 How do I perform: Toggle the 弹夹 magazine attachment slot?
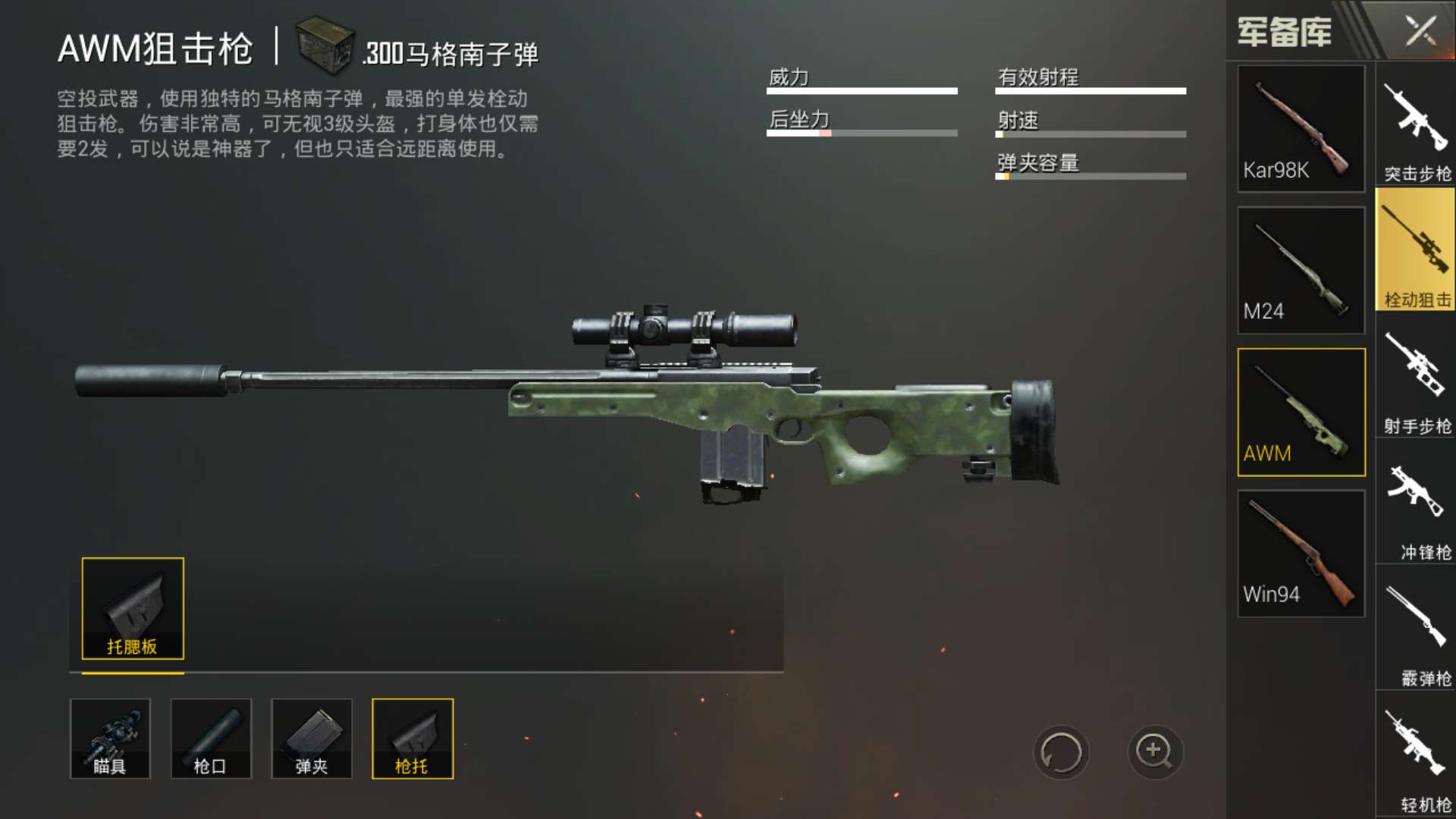point(312,738)
